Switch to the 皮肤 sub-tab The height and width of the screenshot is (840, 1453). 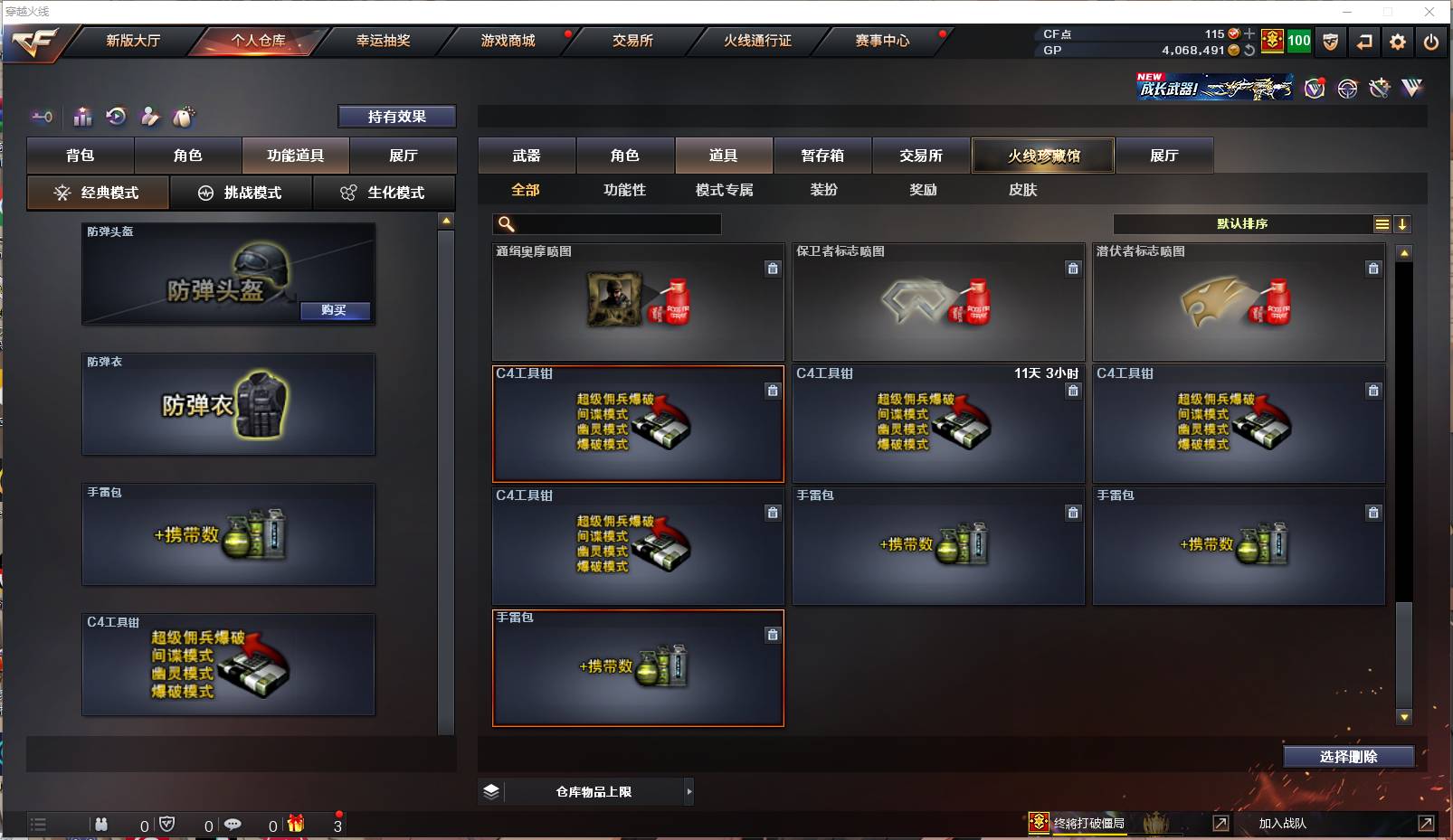(1024, 190)
